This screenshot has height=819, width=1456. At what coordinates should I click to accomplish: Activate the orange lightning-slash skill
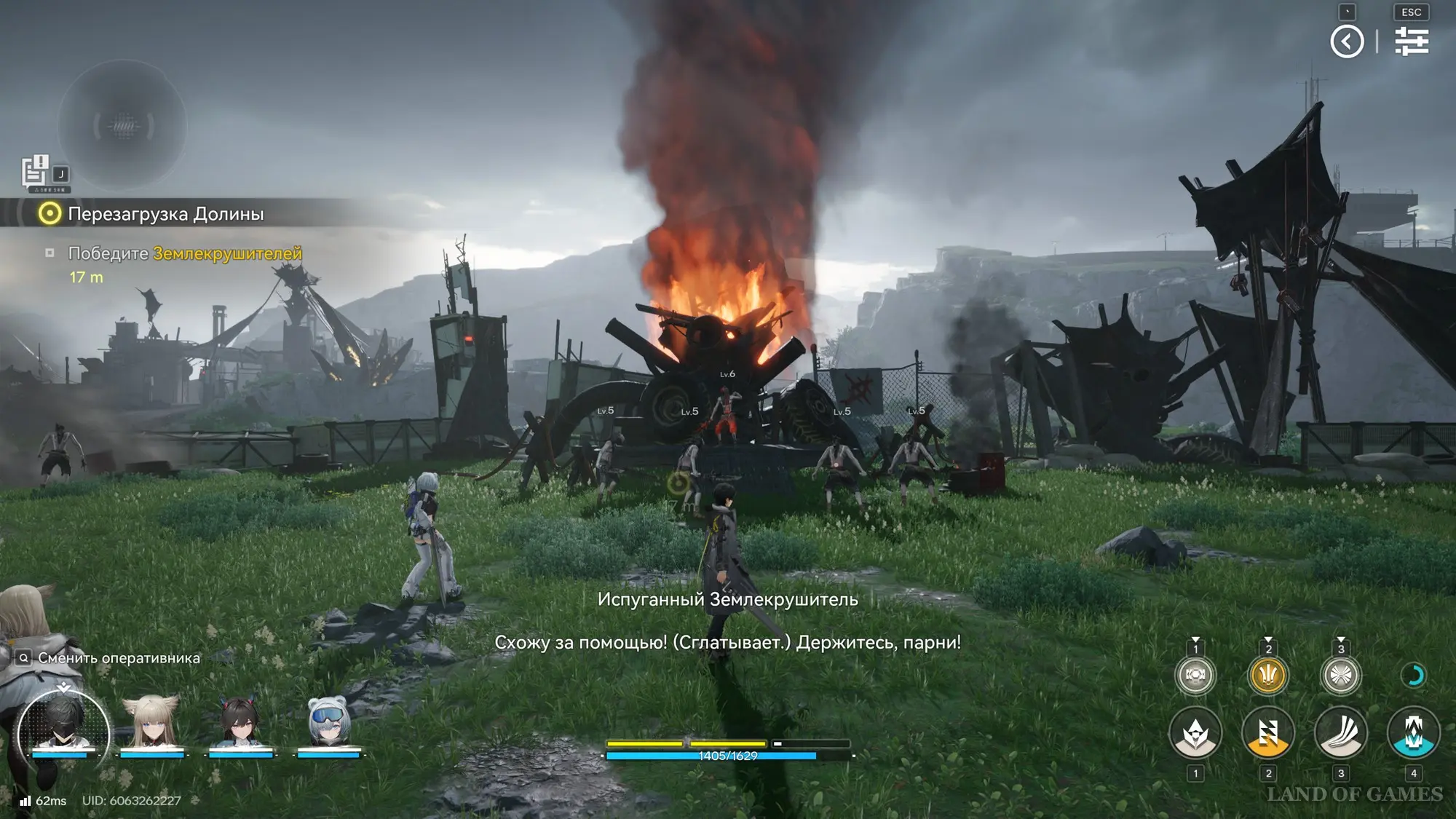1267,732
